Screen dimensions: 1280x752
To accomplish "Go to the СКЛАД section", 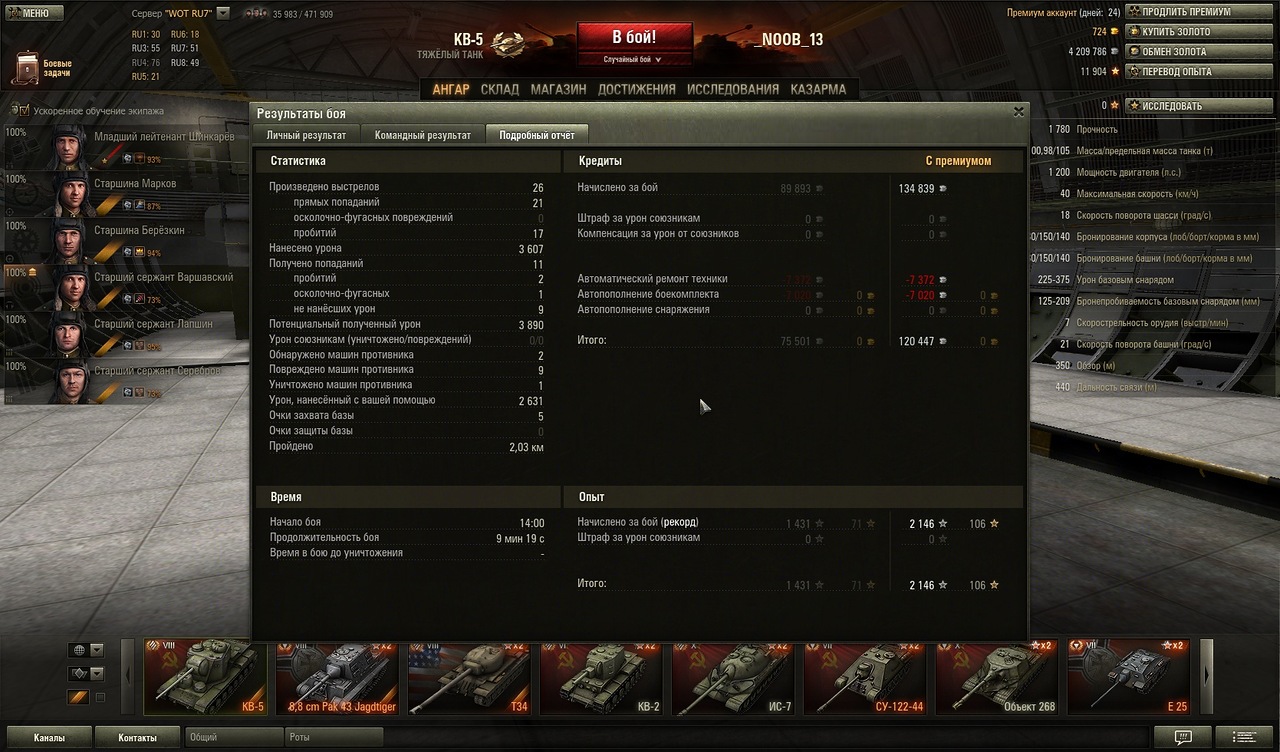I will [x=500, y=89].
